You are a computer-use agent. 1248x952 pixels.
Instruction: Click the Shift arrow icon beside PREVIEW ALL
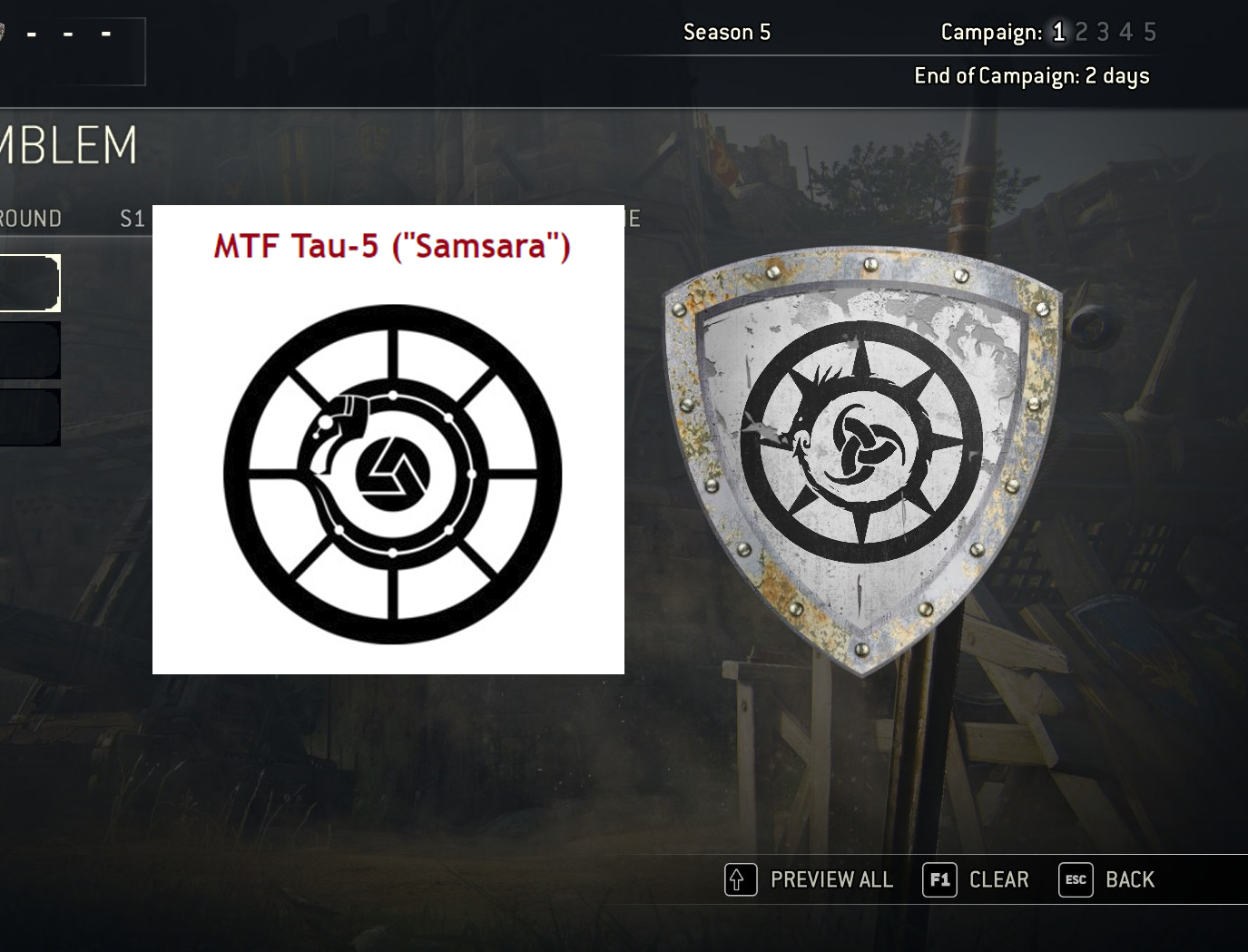[x=740, y=879]
